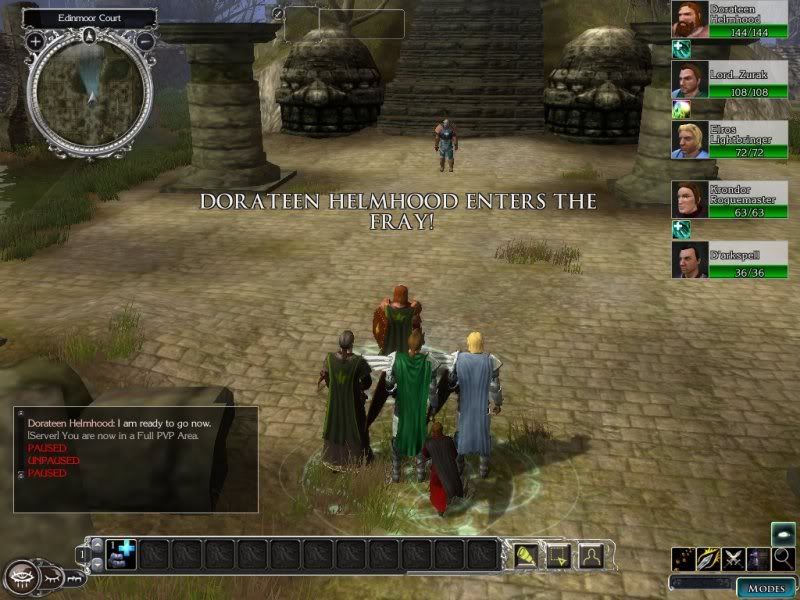Open the character silhouette button
The image size is (800, 600).
pyautogui.click(x=590, y=553)
